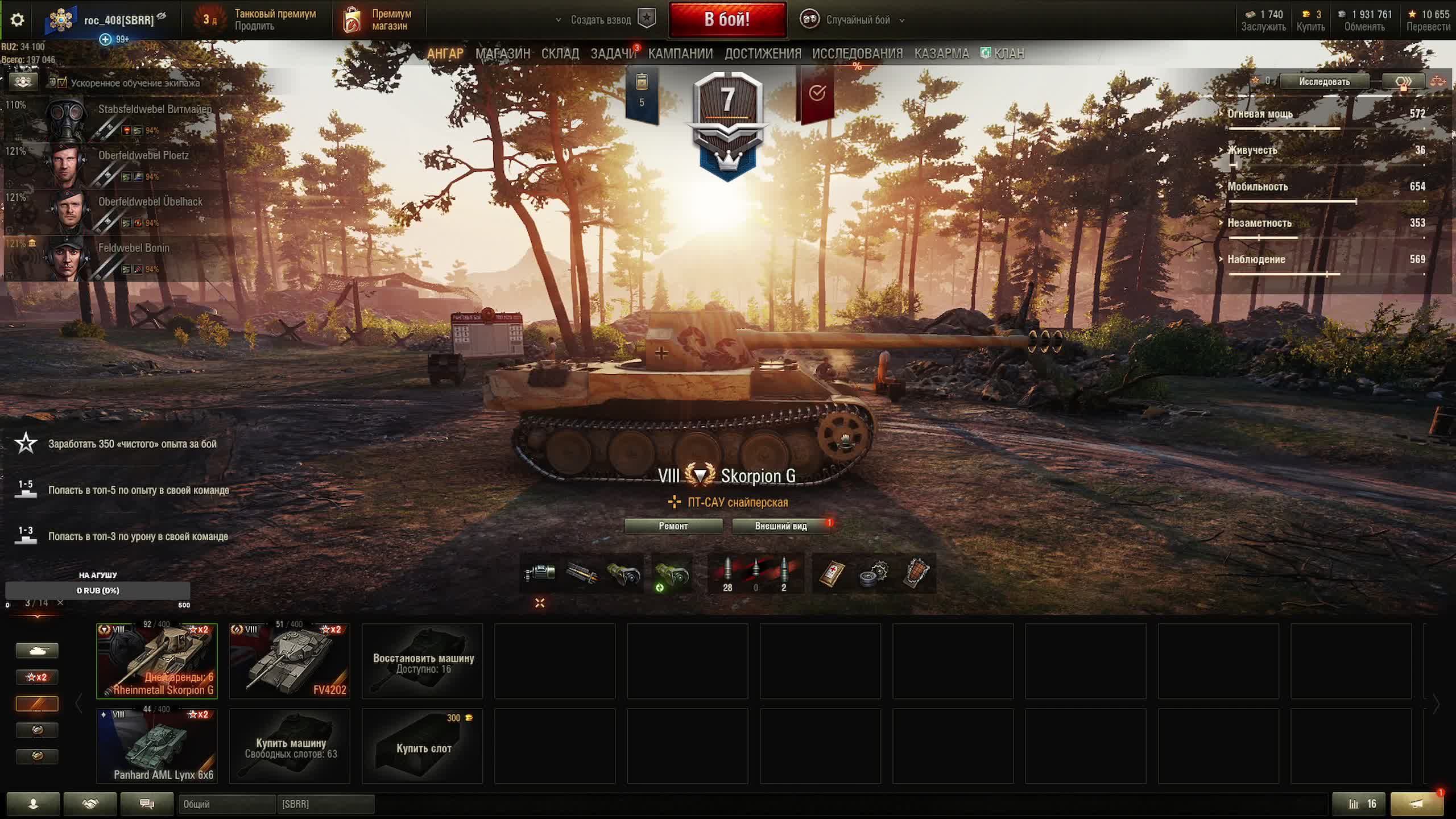Start battle with the red В бой! button
The width and height of the screenshot is (1456, 819).
pyautogui.click(x=727, y=20)
